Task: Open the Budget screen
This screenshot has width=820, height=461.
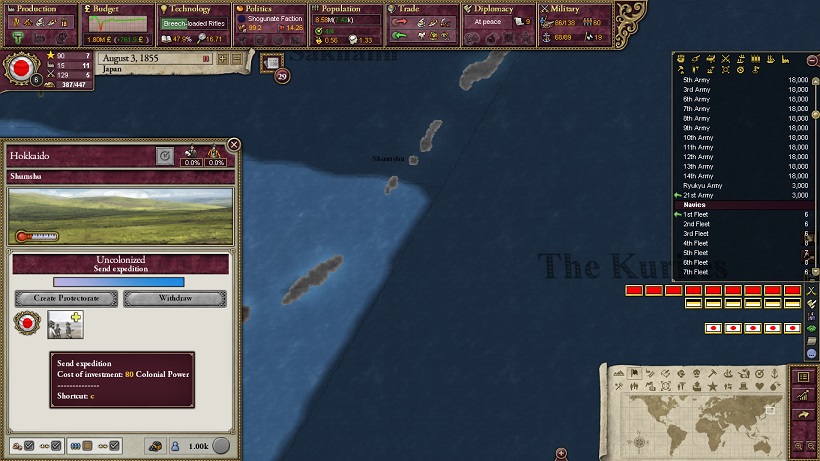Action: tap(115, 9)
